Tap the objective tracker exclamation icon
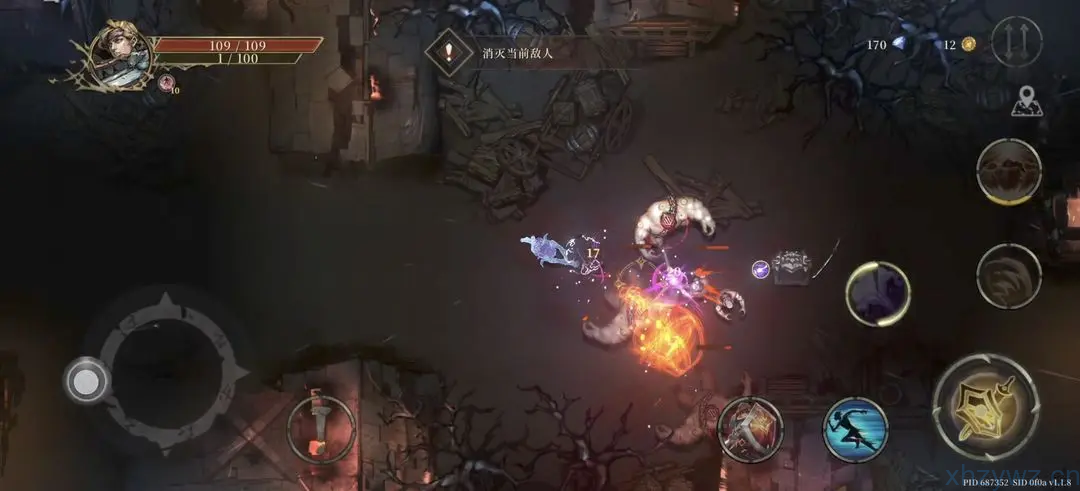The image size is (1080, 491). 449,53
